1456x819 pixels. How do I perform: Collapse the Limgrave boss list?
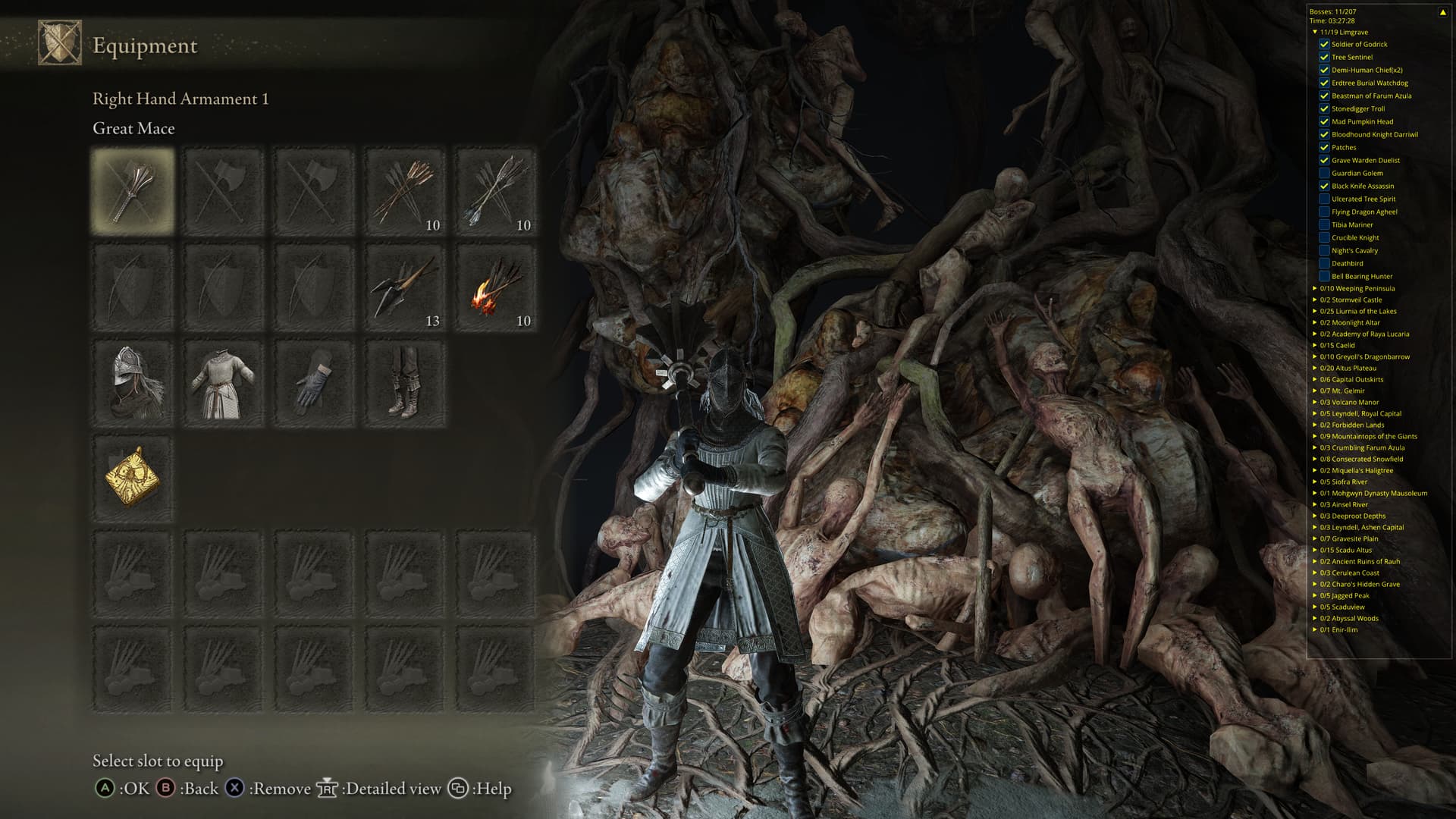(x=1315, y=32)
